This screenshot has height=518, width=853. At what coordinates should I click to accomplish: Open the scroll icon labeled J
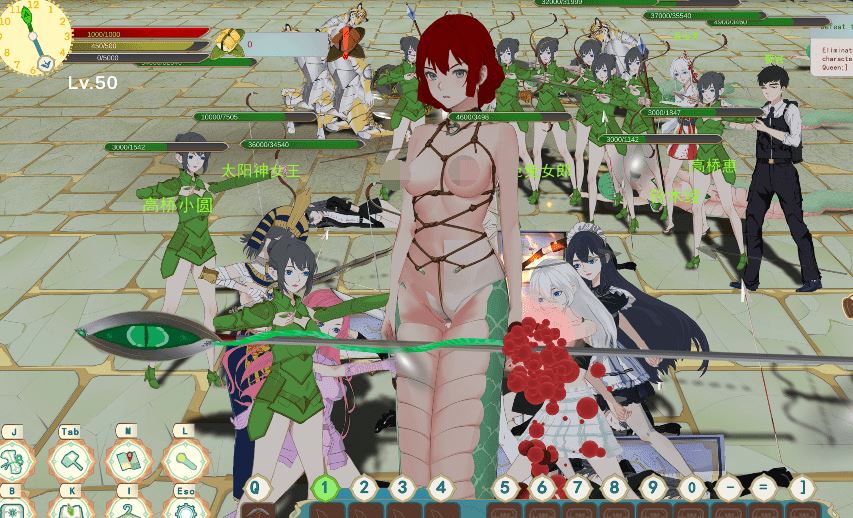point(14,460)
